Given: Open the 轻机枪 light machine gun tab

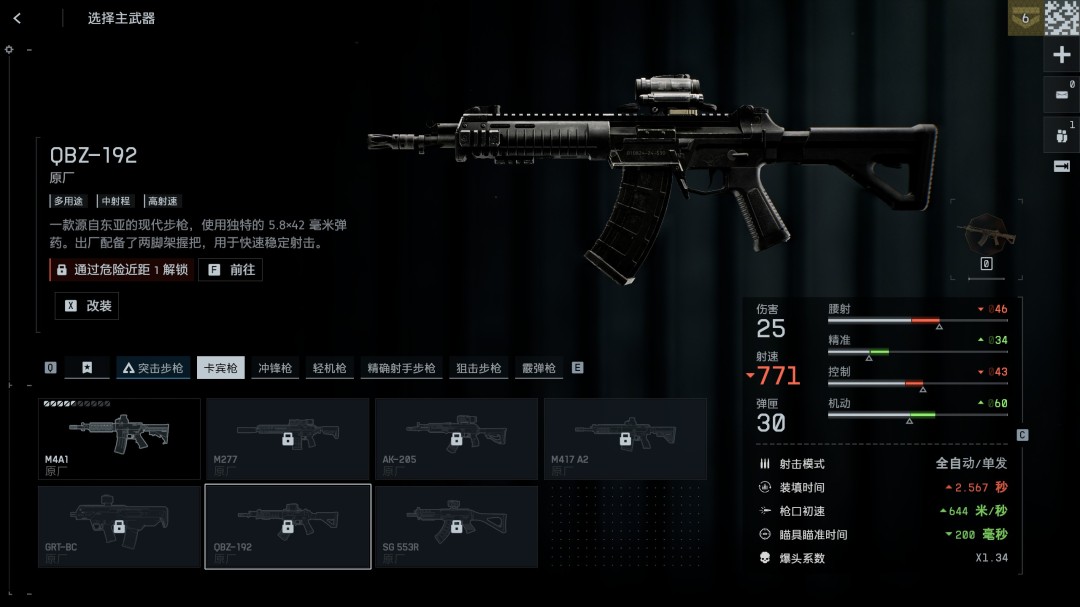Looking at the screenshot, I should pyautogui.click(x=329, y=368).
